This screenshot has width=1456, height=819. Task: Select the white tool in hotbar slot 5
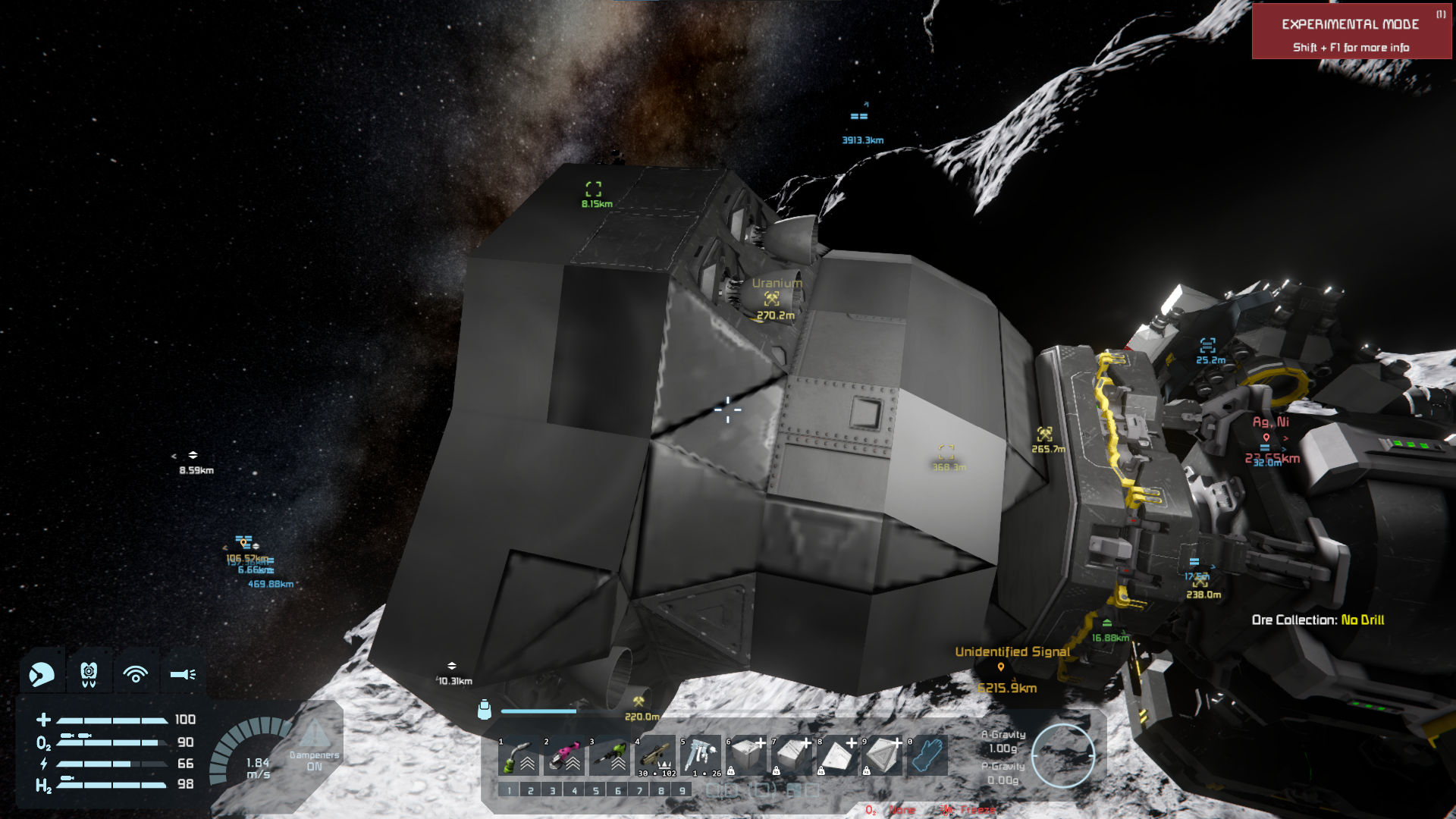tap(701, 755)
